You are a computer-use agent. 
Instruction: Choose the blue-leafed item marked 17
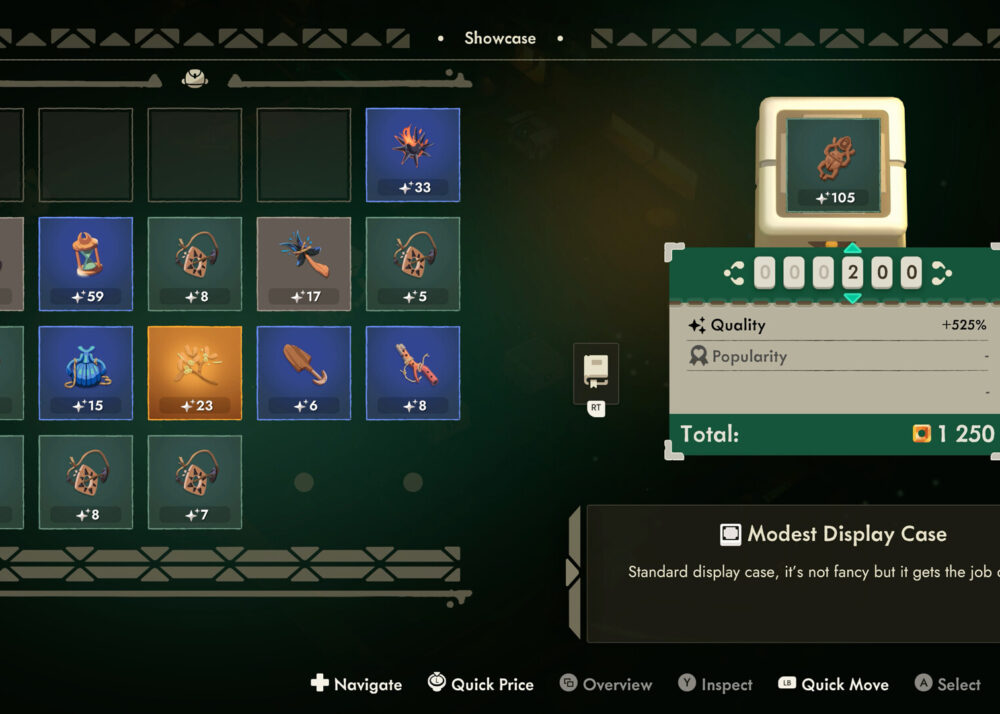pyautogui.click(x=304, y=264)
